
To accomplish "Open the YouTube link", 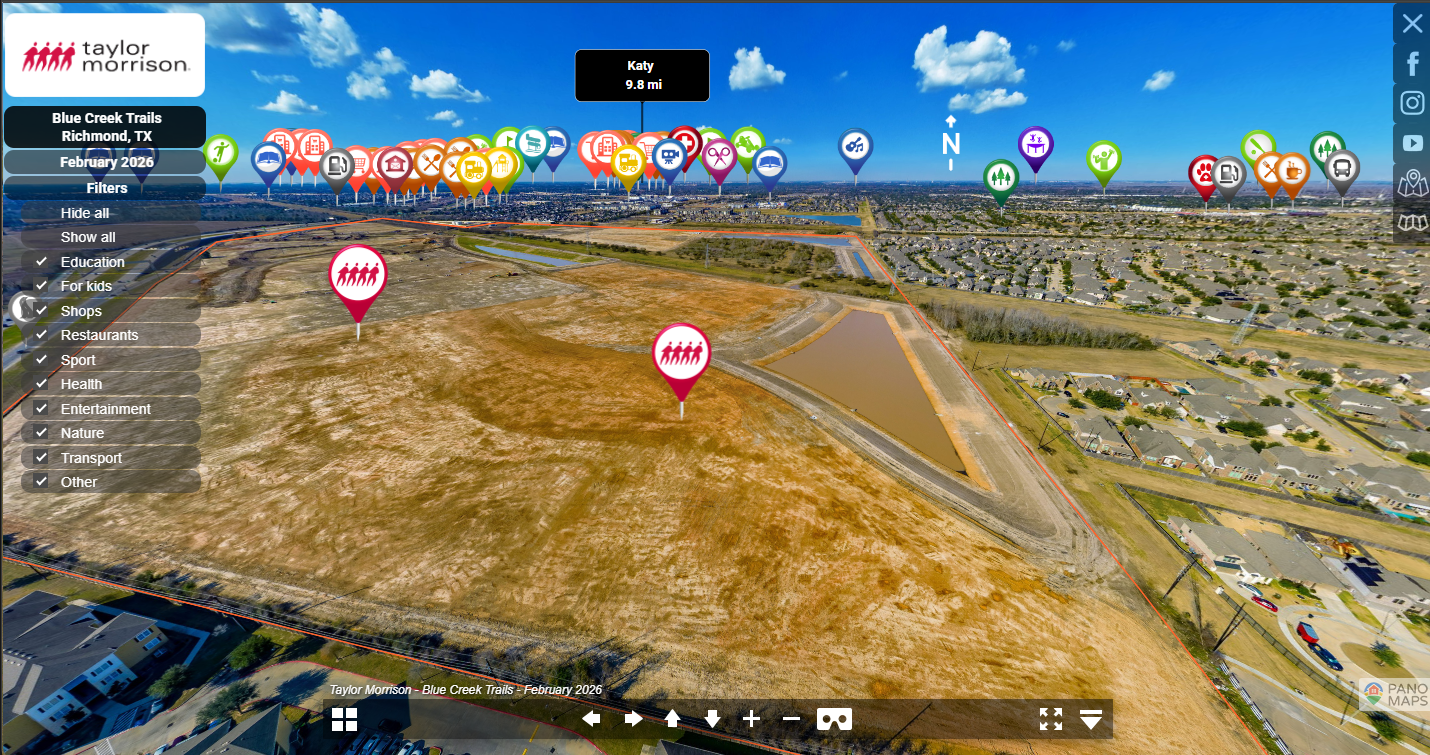I will tap(1412, 143).
